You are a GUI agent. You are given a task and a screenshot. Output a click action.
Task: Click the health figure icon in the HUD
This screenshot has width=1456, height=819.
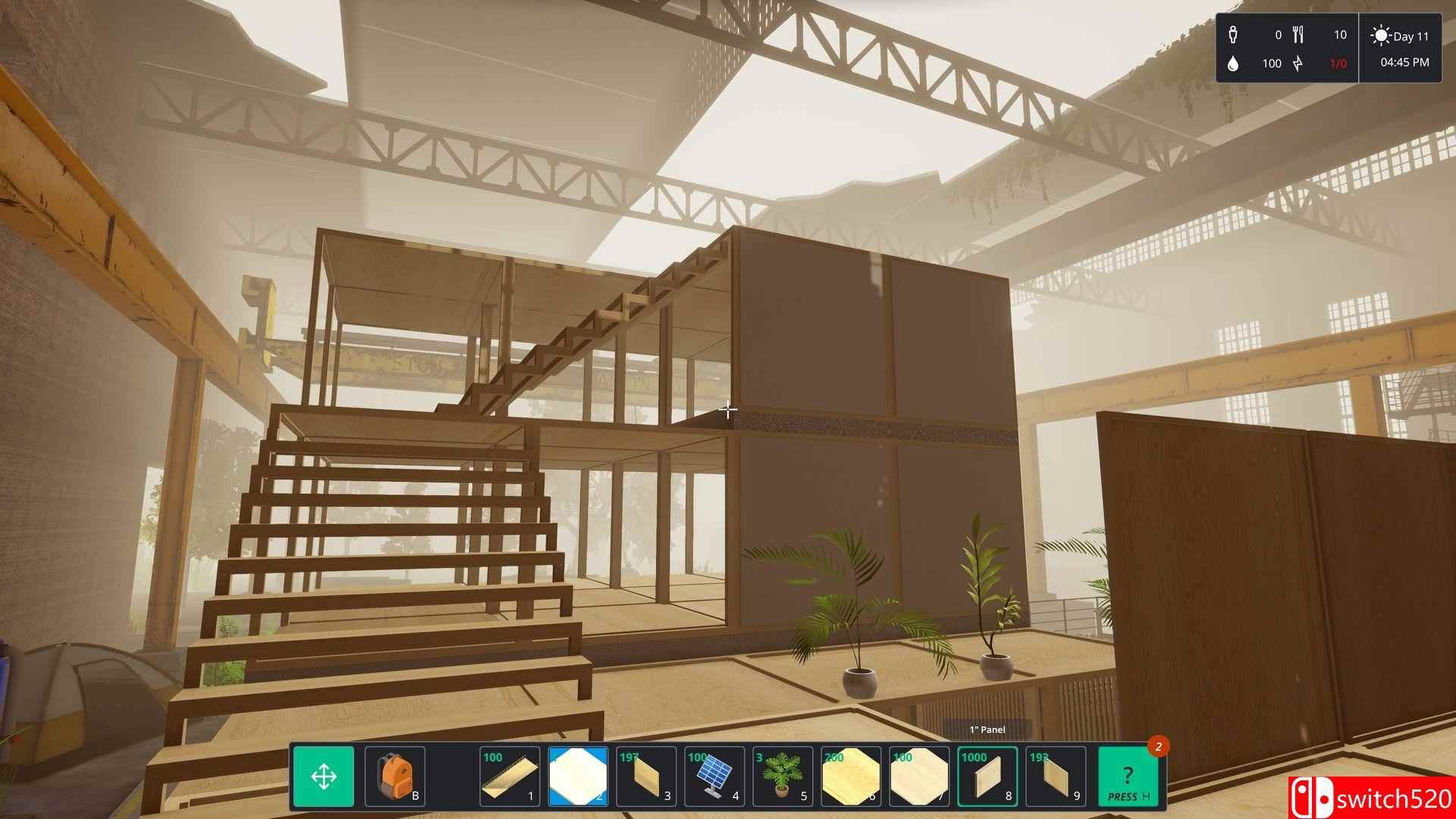tap(1234, 34)
